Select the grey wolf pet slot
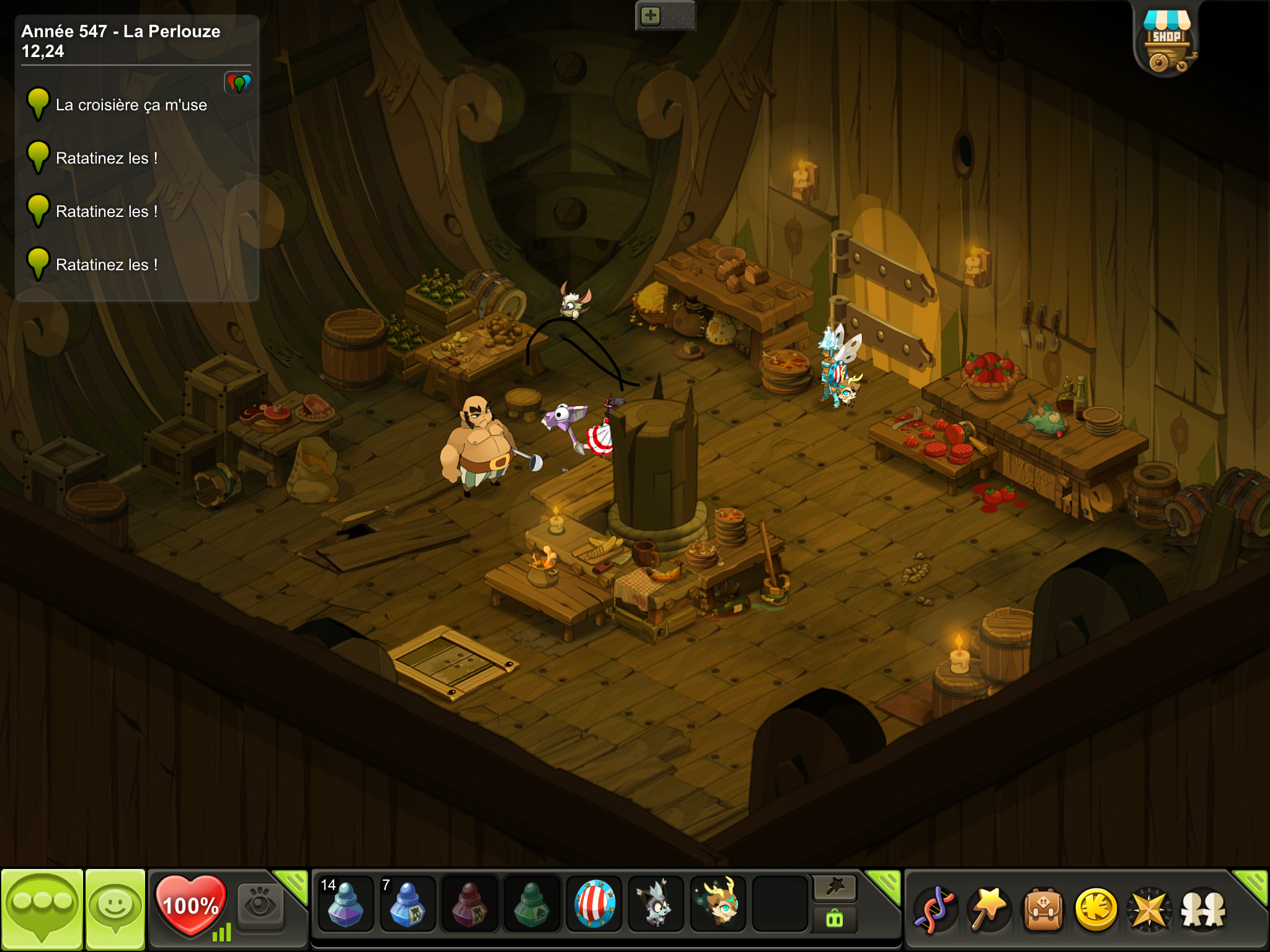The width and height of the screenshot is (1270, 952). click(x=655, y=905)
